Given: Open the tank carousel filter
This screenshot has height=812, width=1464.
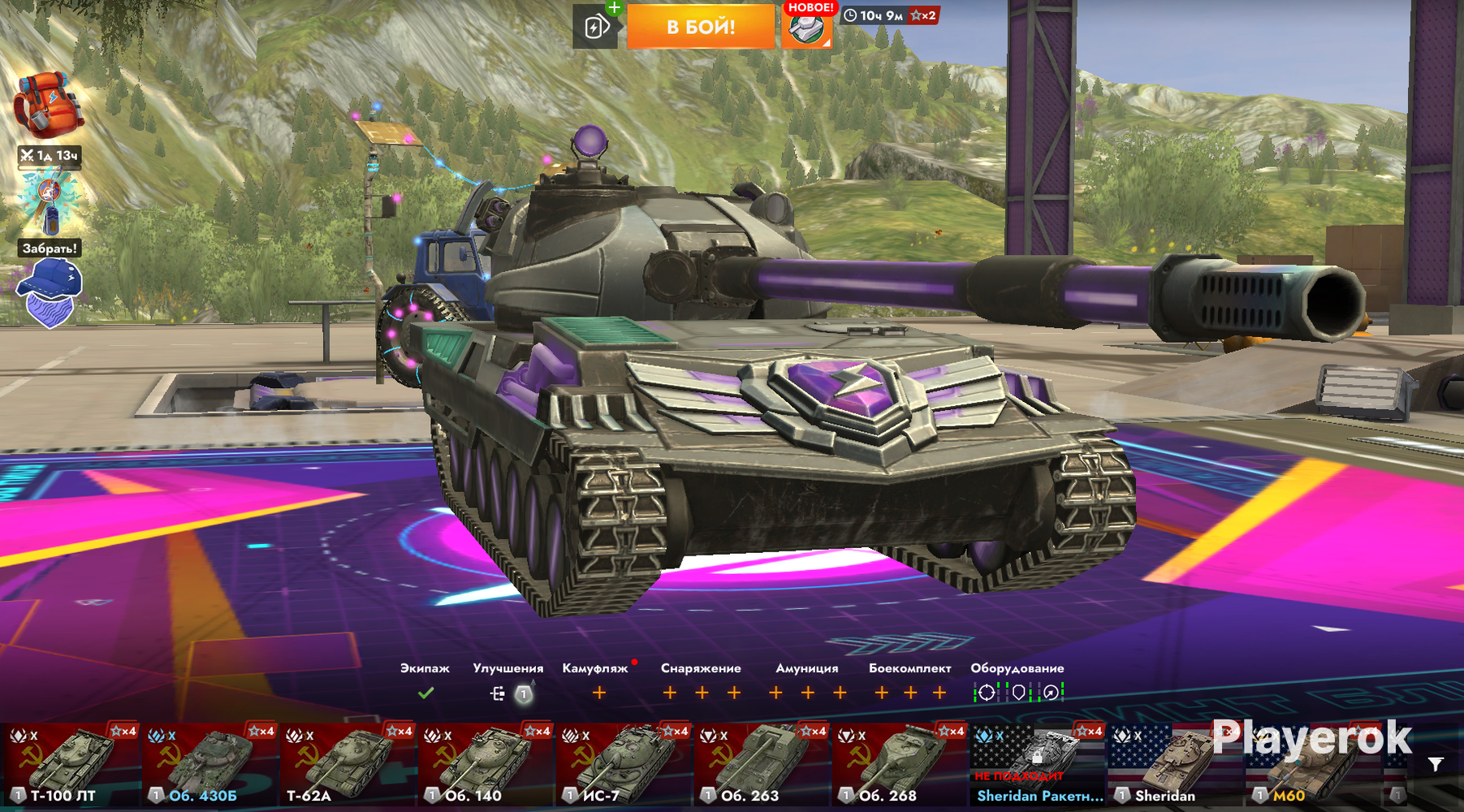Looking at the screenshot, I should [1436, 764].
